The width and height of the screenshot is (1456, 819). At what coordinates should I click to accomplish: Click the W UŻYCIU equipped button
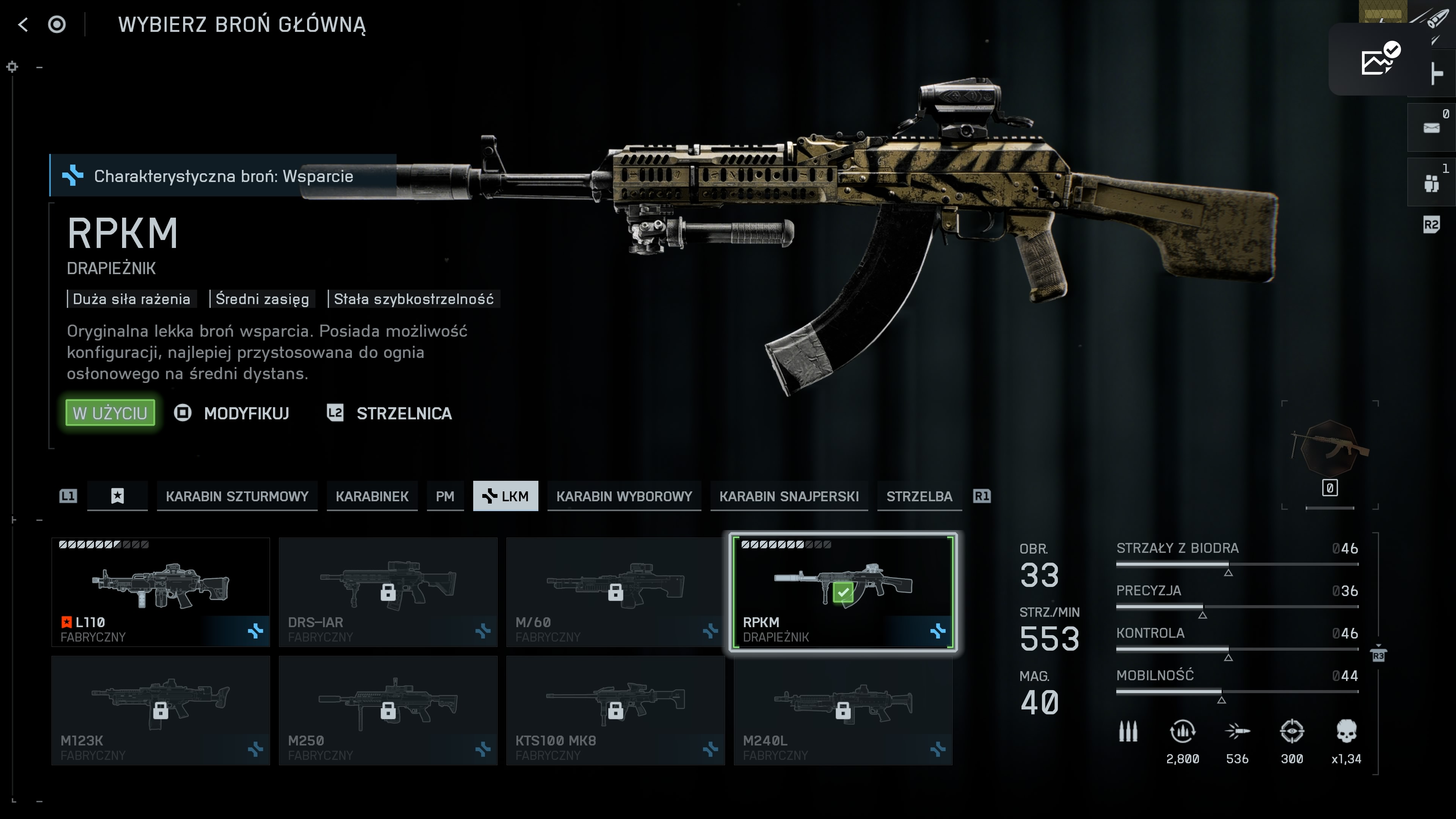tap(110, 413)
